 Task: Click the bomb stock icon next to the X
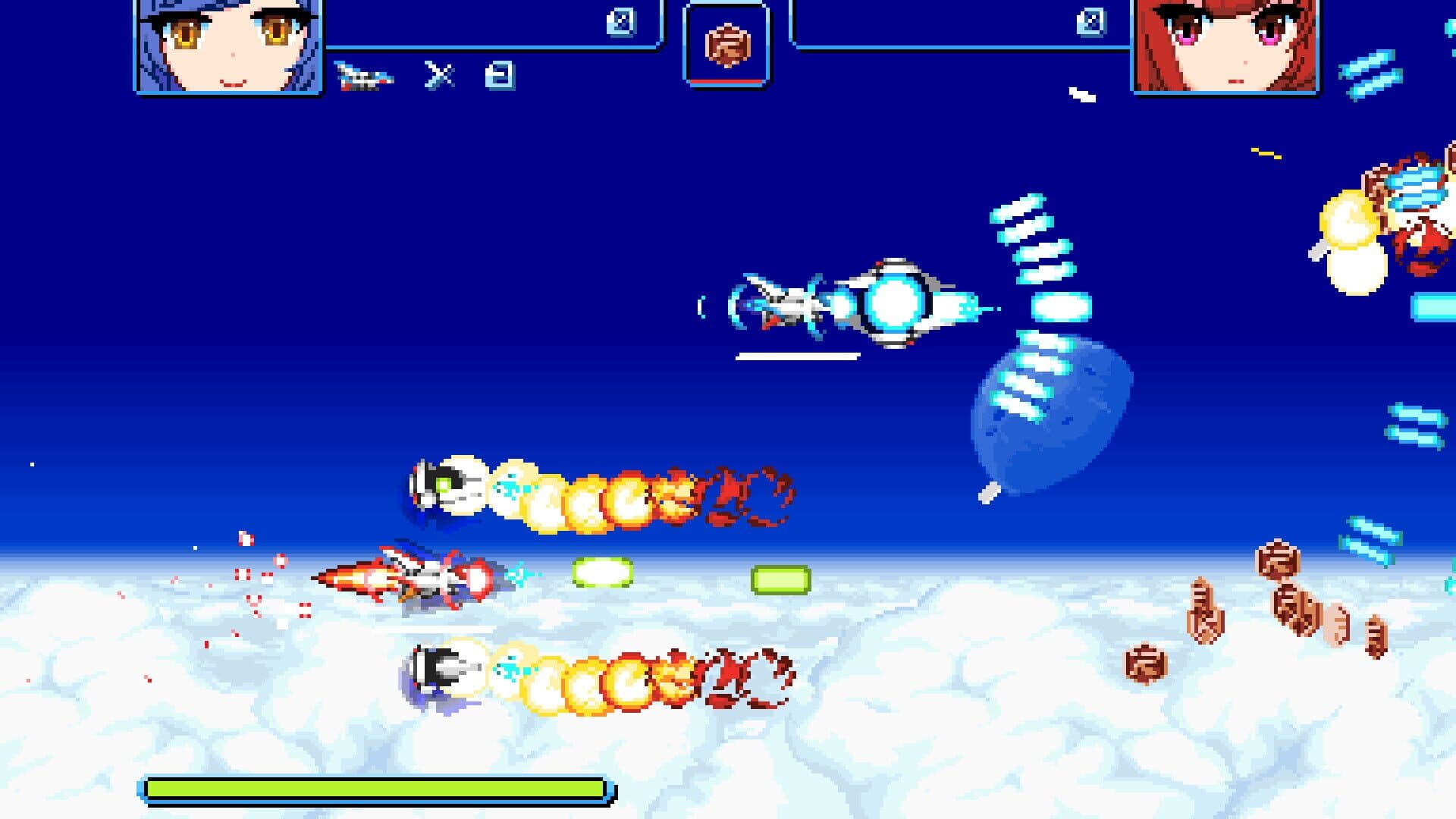[500, 74]
